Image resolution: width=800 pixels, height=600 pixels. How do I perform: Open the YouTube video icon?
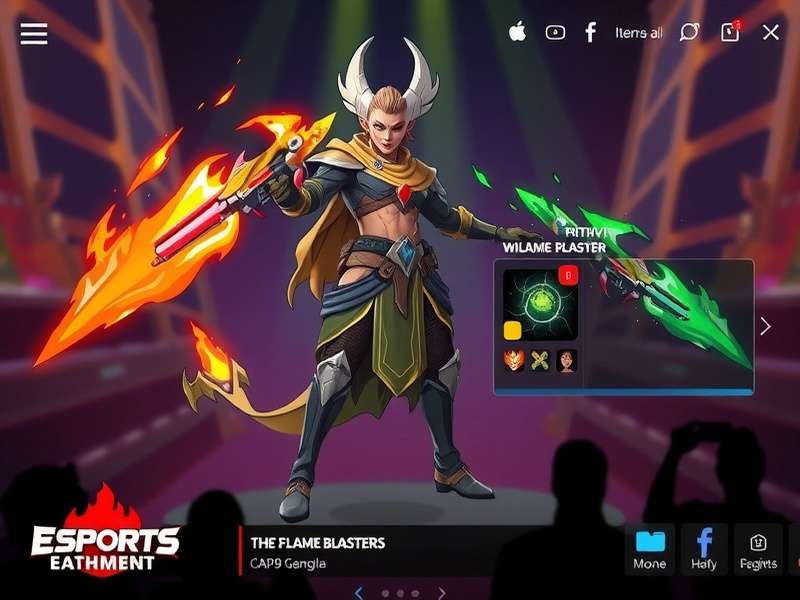click(555, 32)
